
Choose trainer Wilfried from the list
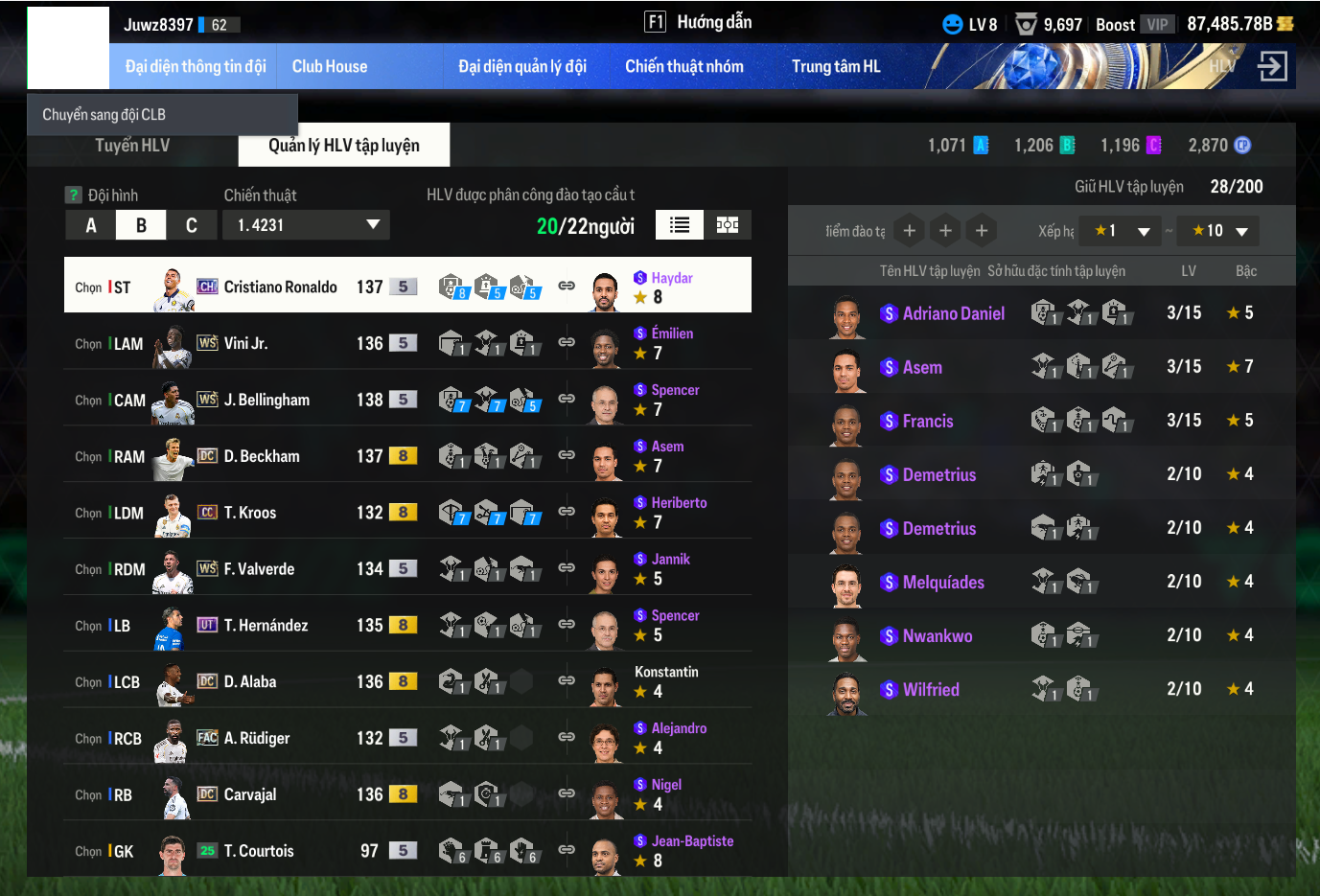930,689
